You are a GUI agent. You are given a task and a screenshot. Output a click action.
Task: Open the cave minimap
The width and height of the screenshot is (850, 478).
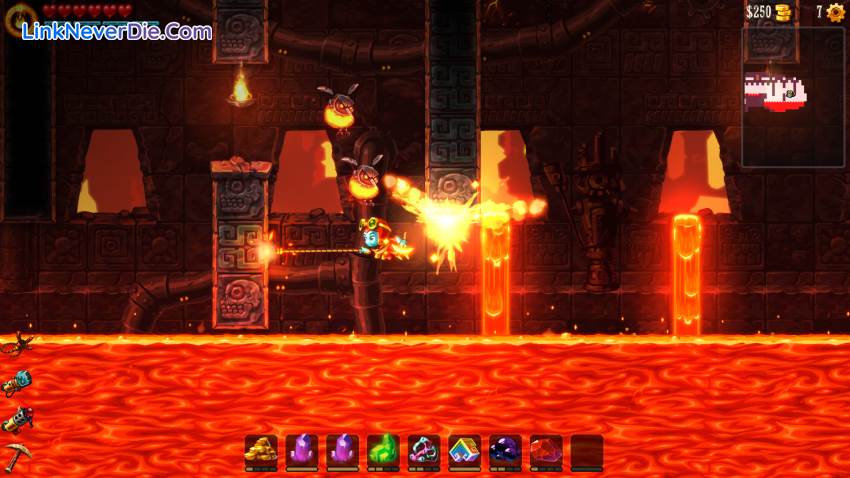(x=793, y=96)
